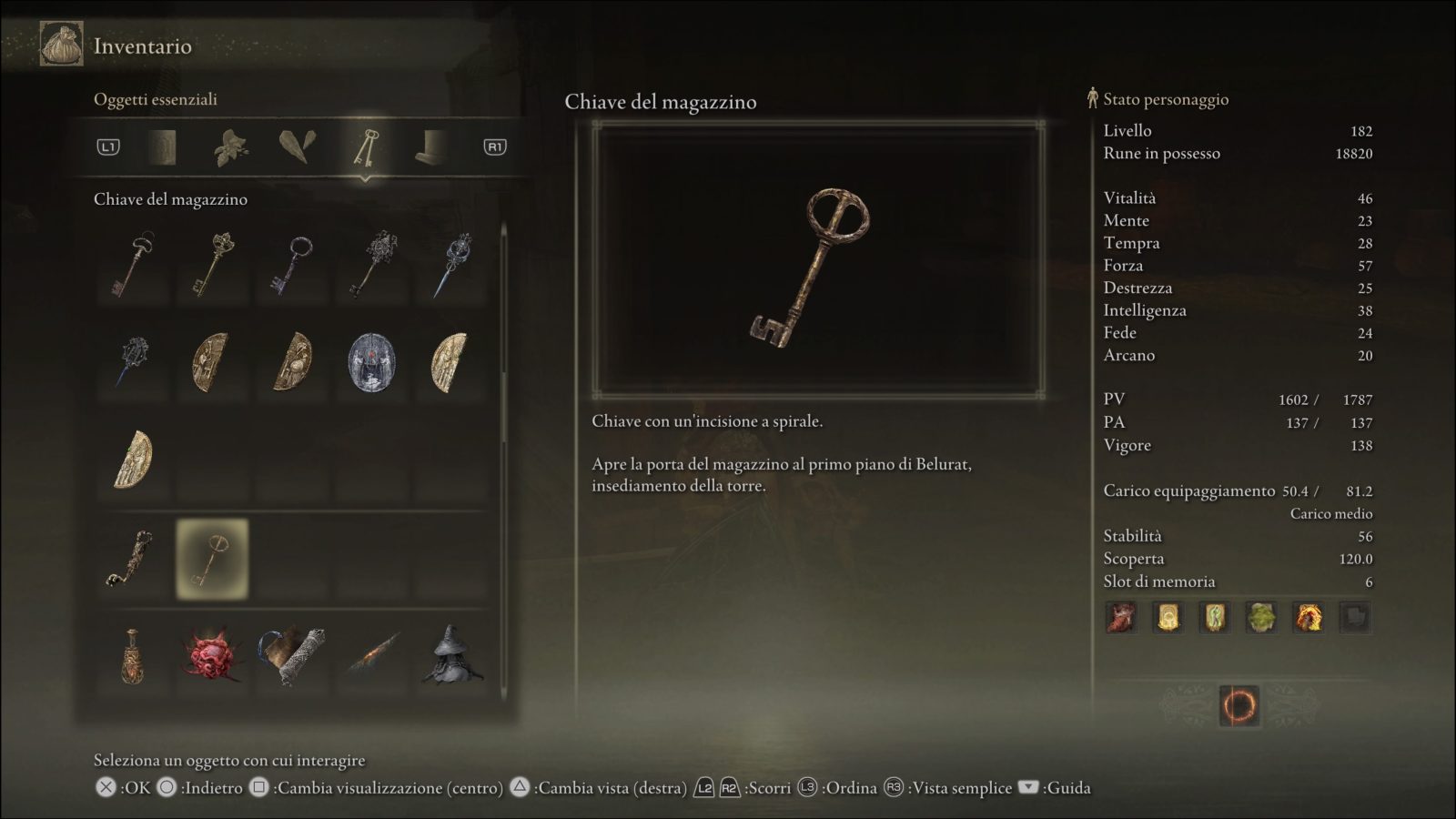Switch to the flower materials category tab
Image resolution: width=1456 pixels, height=819 pixels.
pos(230,147)
